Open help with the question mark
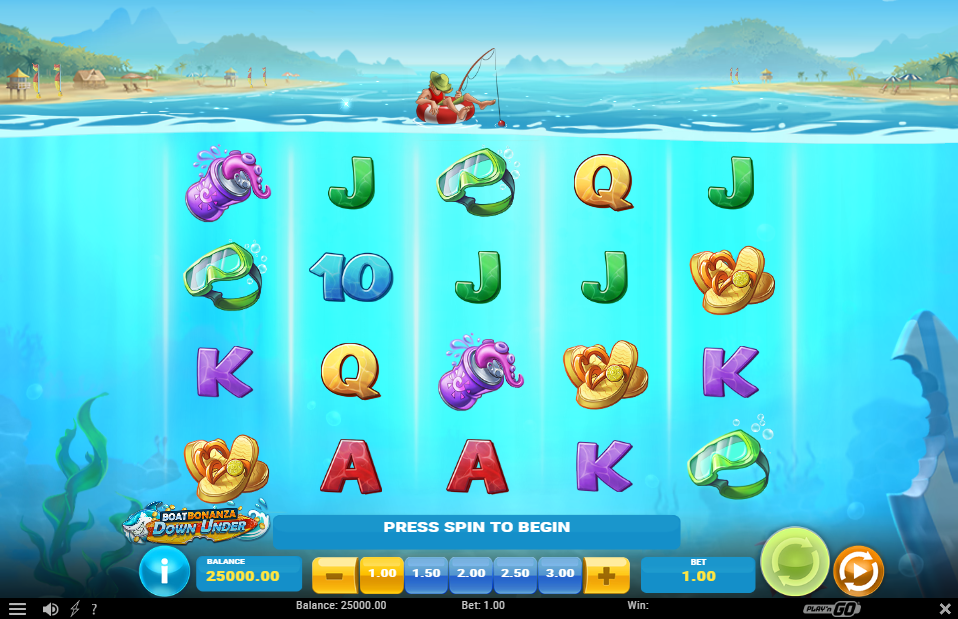Screen dimensions: 958x619 point(94,608)
